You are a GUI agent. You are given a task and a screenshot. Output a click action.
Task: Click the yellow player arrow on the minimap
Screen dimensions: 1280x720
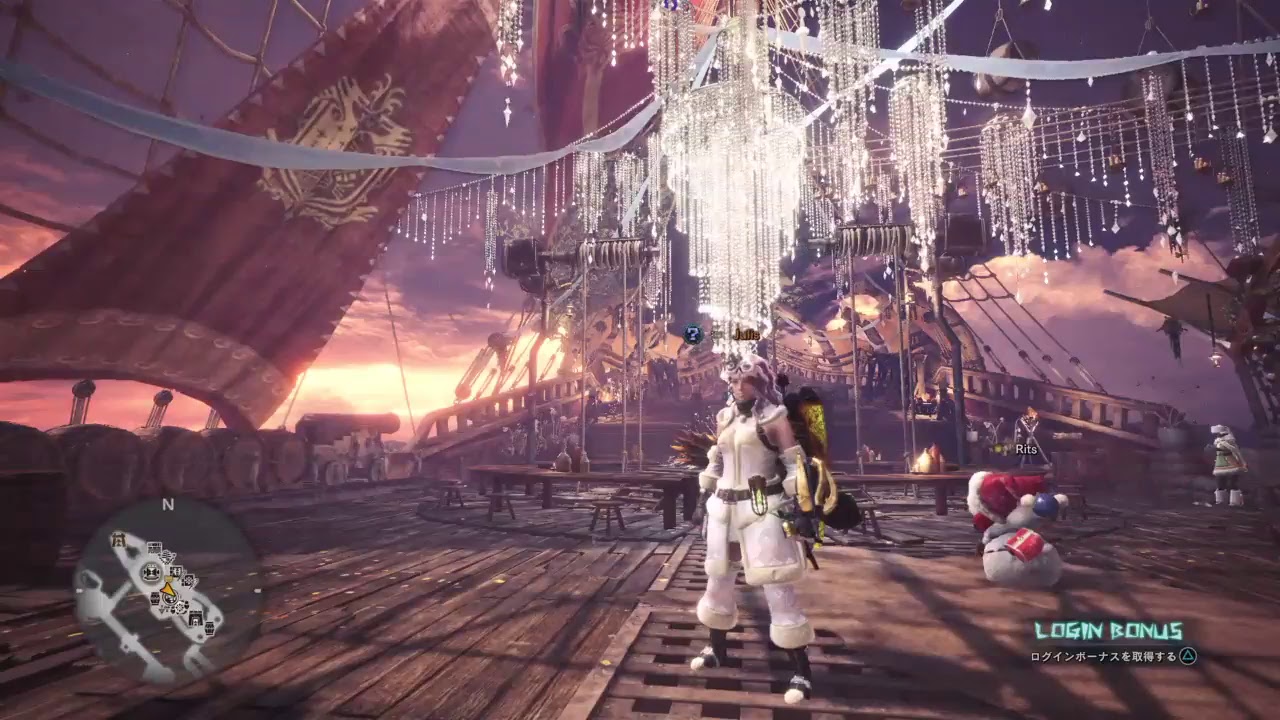click(x=167, y=590)
